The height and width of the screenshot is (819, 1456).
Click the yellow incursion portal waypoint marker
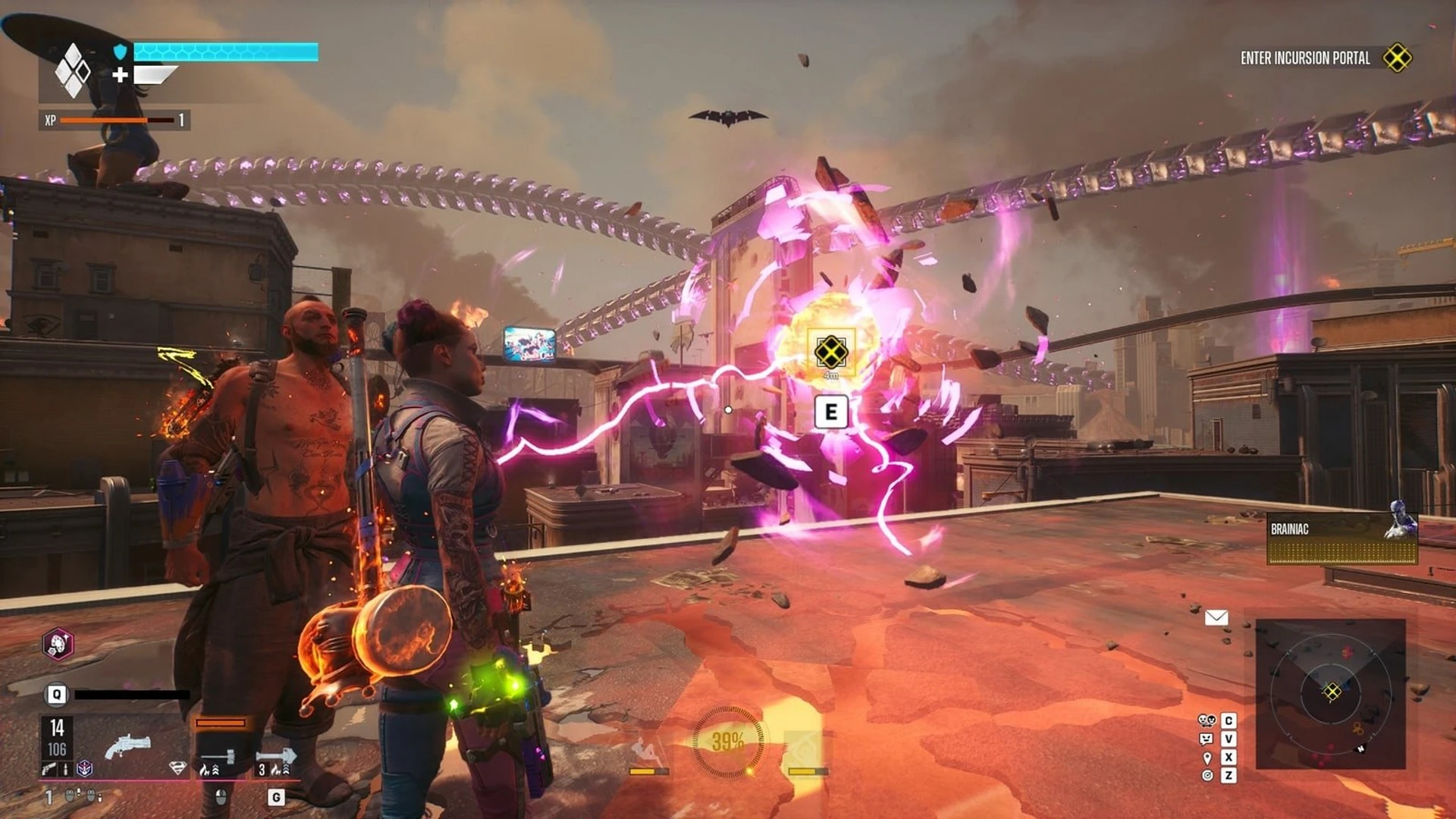pos(830,352)
